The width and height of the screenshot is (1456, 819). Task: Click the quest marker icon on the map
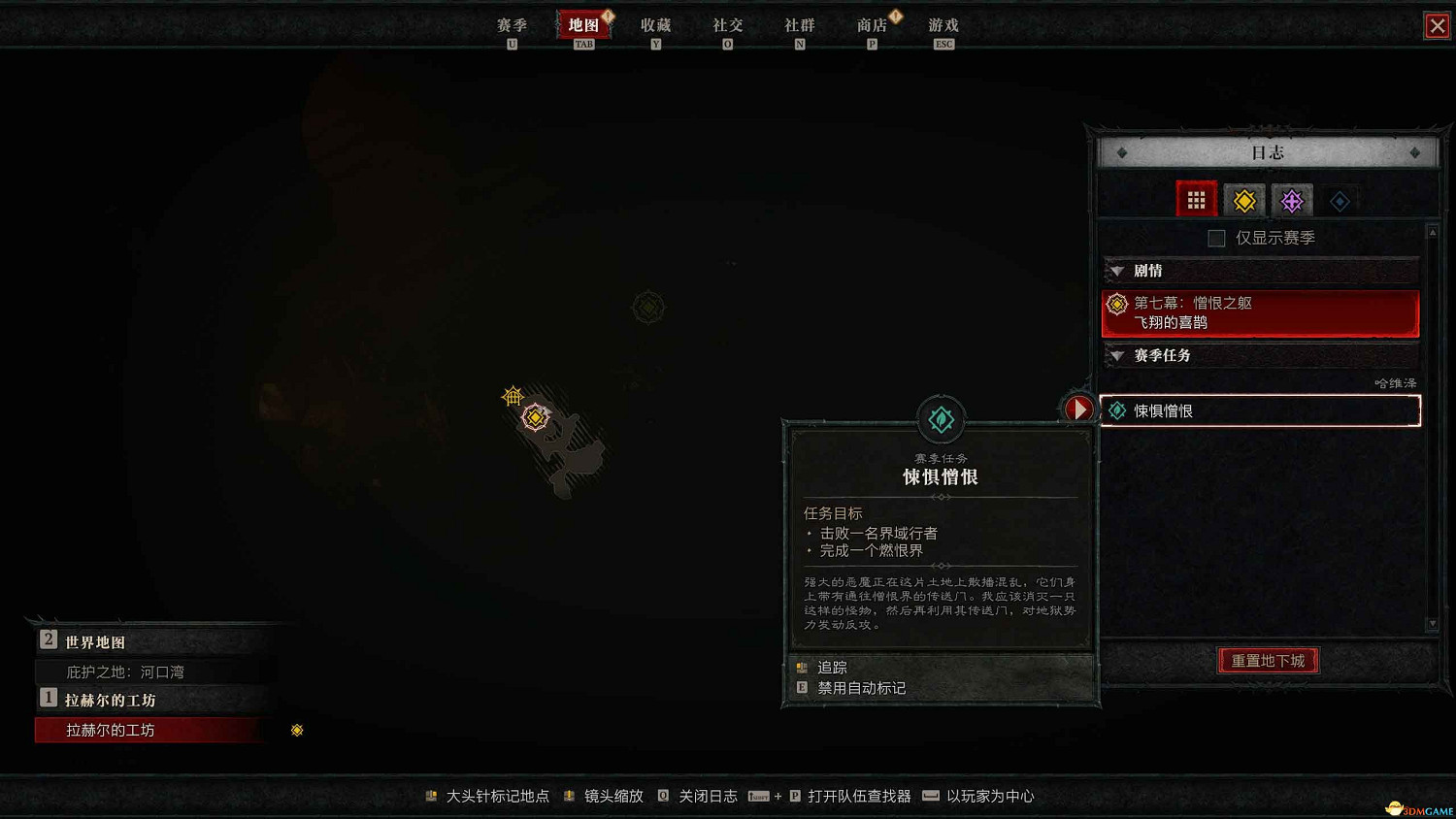click(x=535, y=416)
